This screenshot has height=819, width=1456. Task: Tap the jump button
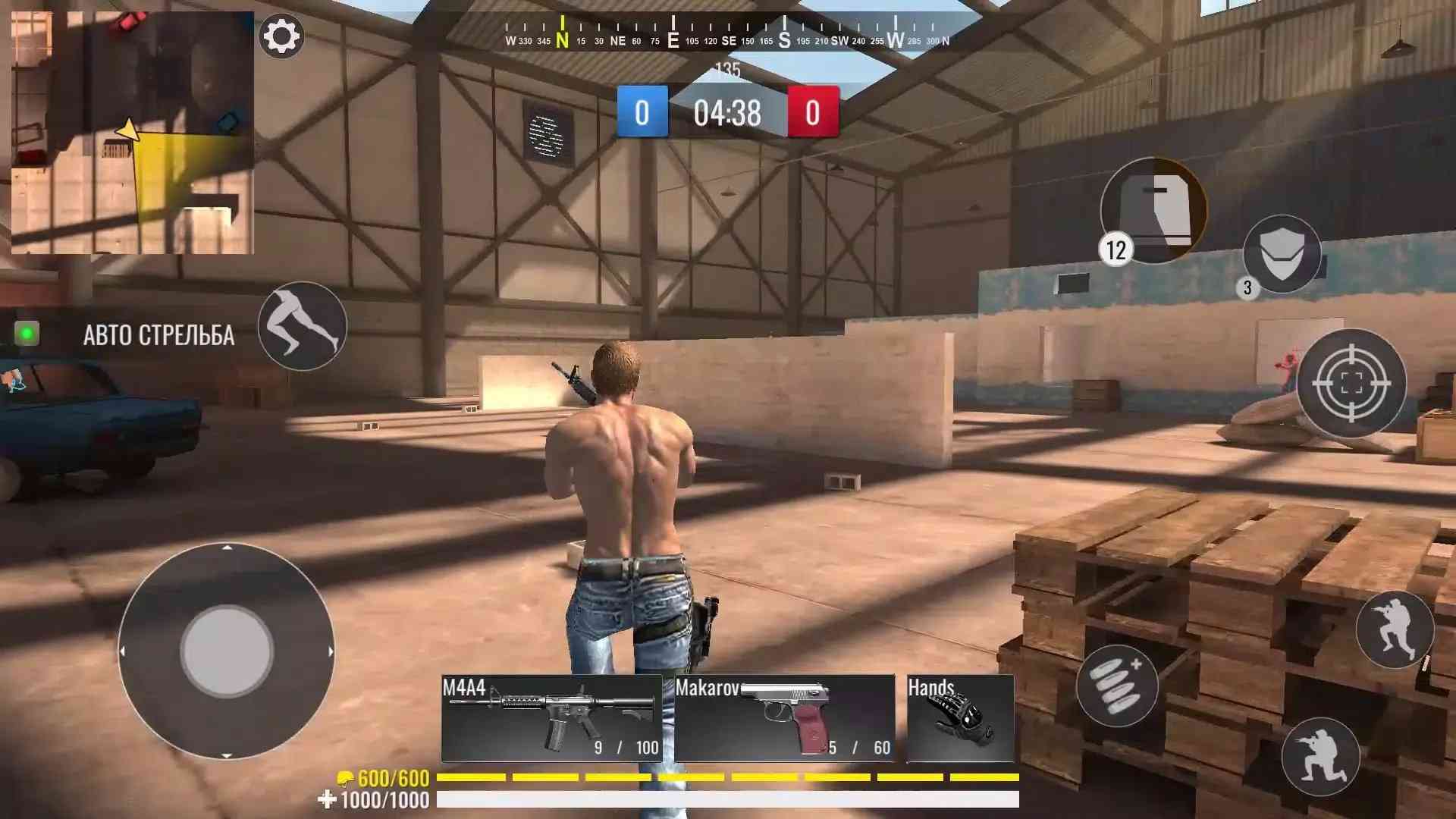click(302, 326)
